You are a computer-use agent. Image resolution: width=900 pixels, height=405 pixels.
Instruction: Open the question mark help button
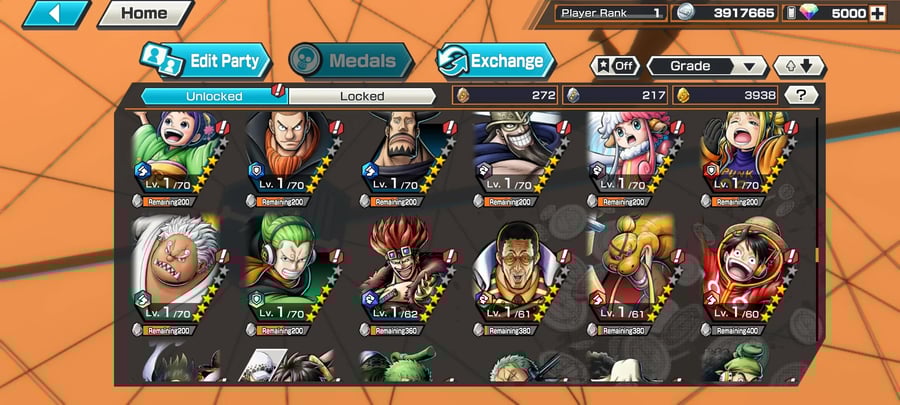click(x=800, y=95)
